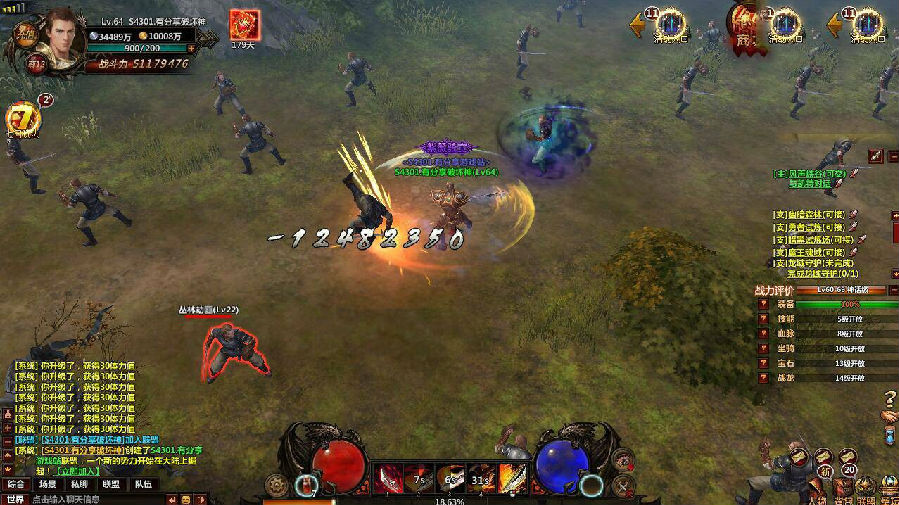The width and height of the screenshot is (899, 505).
Task: Open the red 179天 buff icon
Action: pos(242,25)
